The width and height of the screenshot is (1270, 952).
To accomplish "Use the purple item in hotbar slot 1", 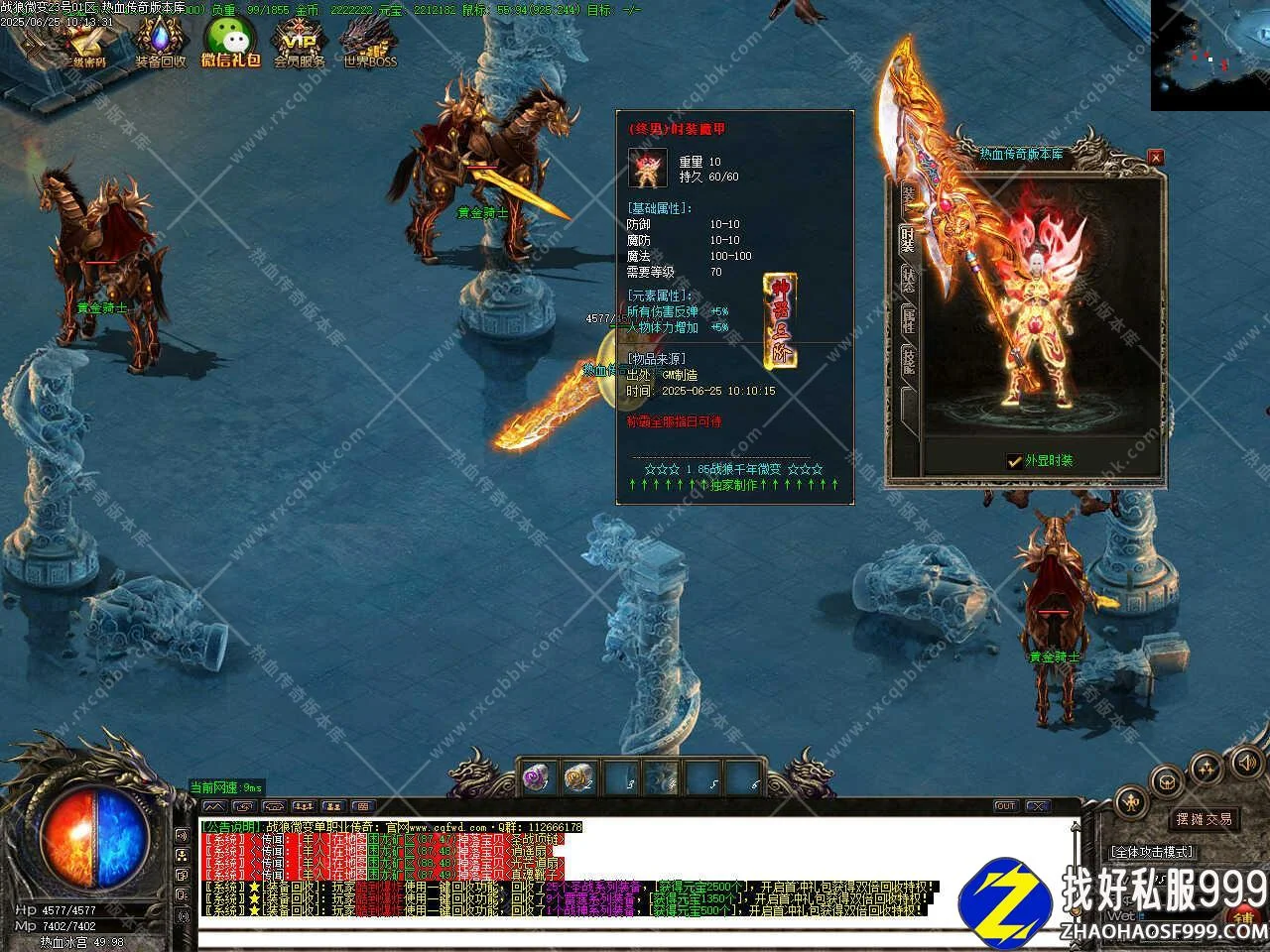I will tap(538, 777).
